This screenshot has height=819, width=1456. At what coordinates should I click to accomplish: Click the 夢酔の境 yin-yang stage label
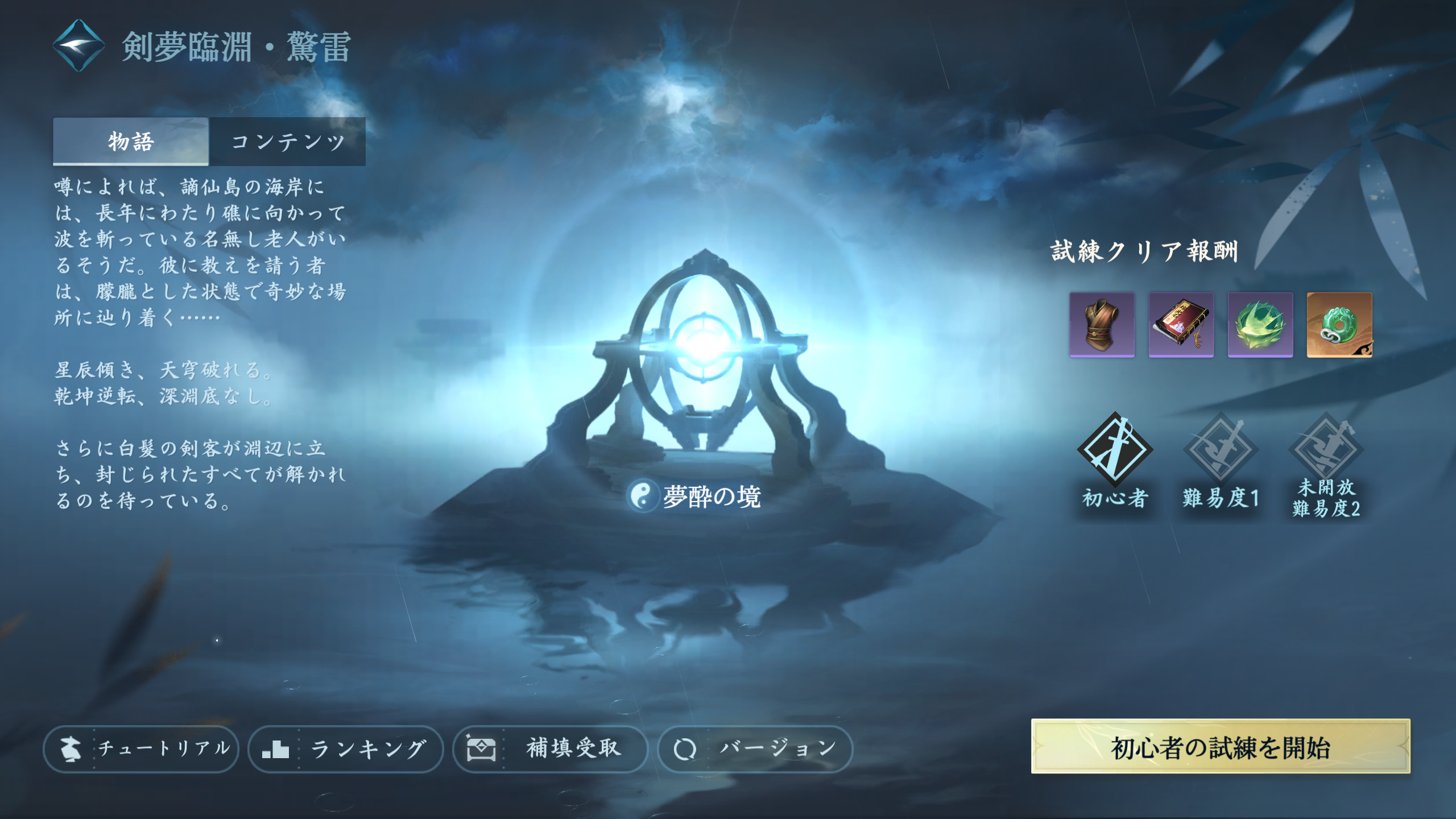[x=695, y=497]
